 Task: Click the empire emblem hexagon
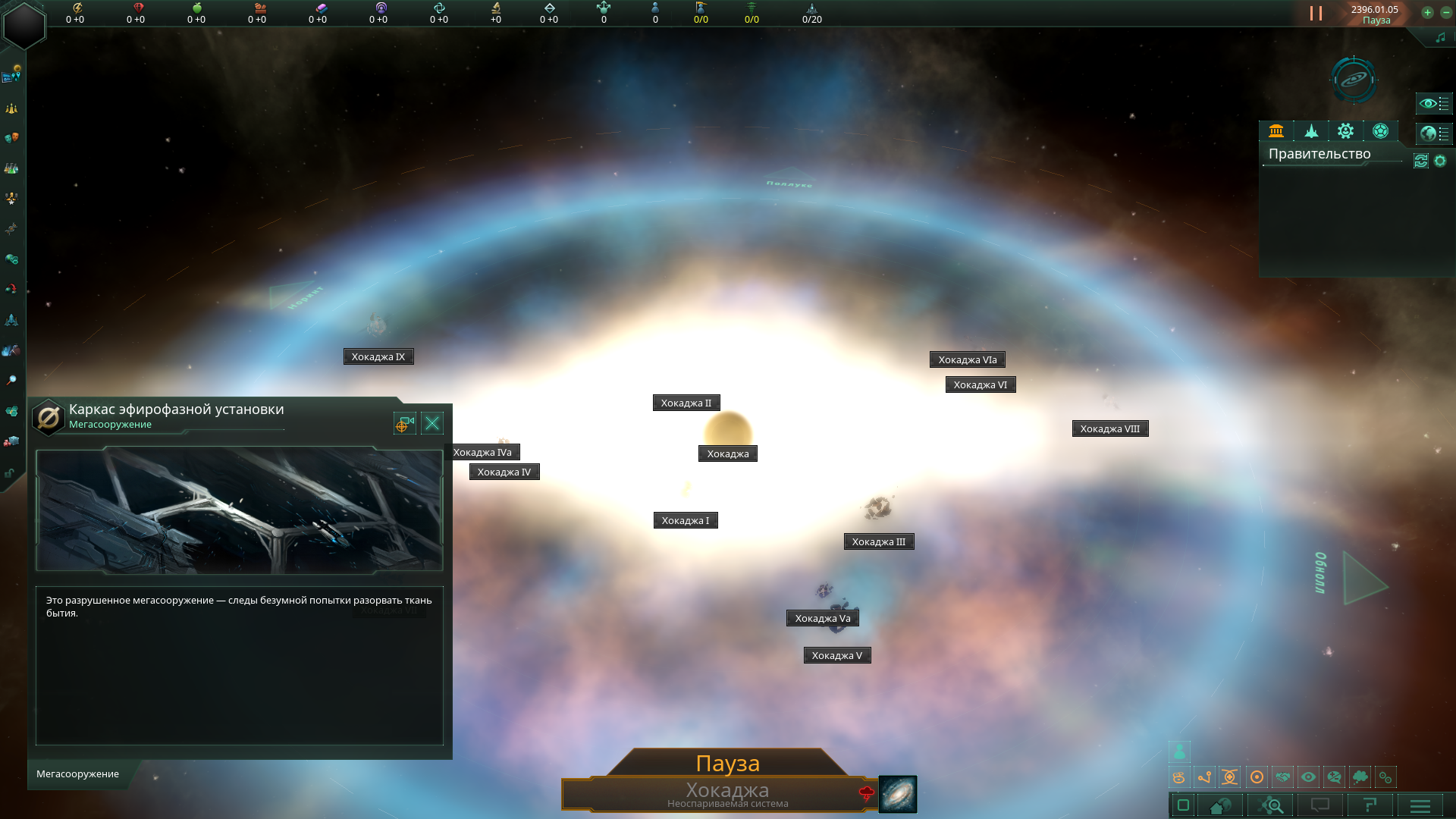tap(24, 25)
